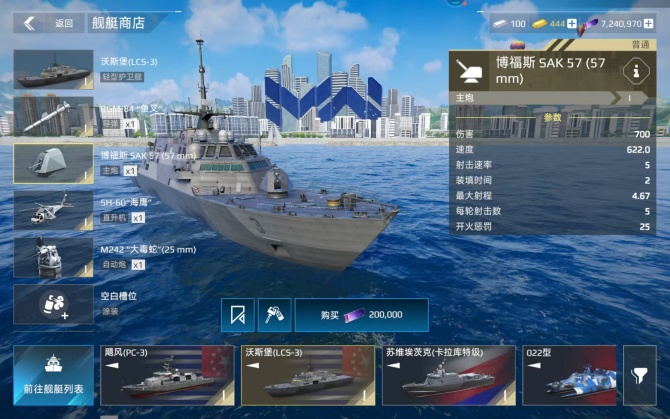Show info for 博福斯 SAK 57 weapon
670x419 pixels.
coord(632,71)
